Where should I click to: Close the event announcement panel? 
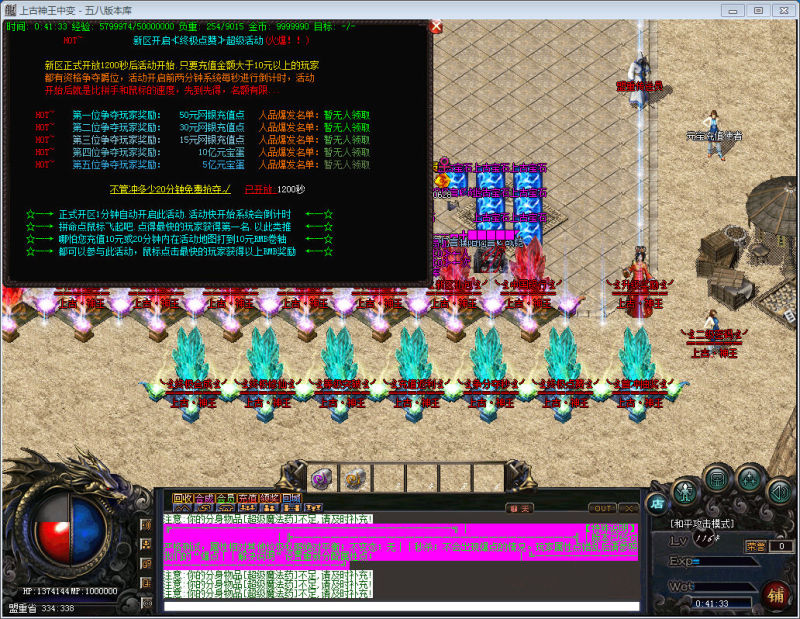click(x=436, y=27)
